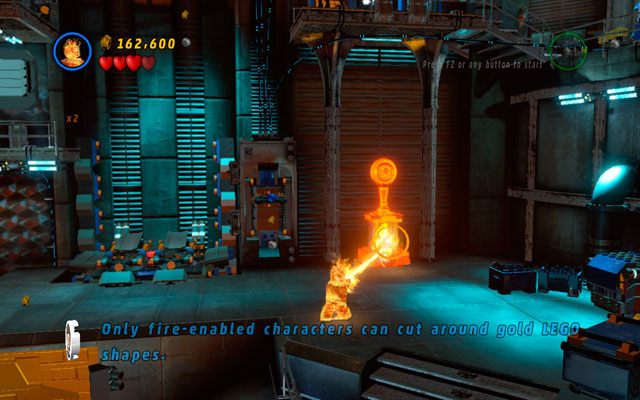Select the Human Torch character portrait
640x400 pixels.
coord(72,51)
